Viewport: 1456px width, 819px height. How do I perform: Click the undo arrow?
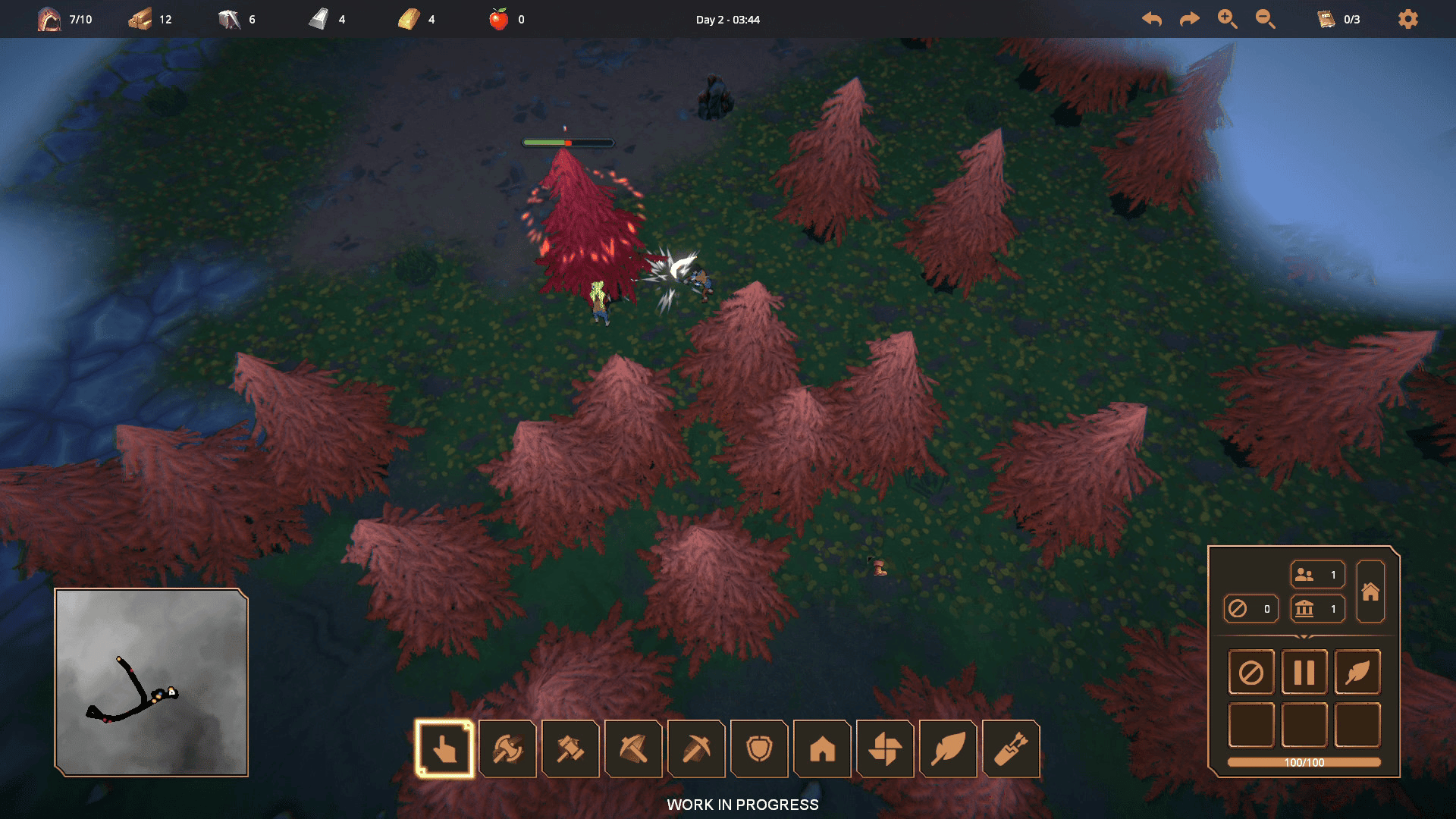point(1152,19)
